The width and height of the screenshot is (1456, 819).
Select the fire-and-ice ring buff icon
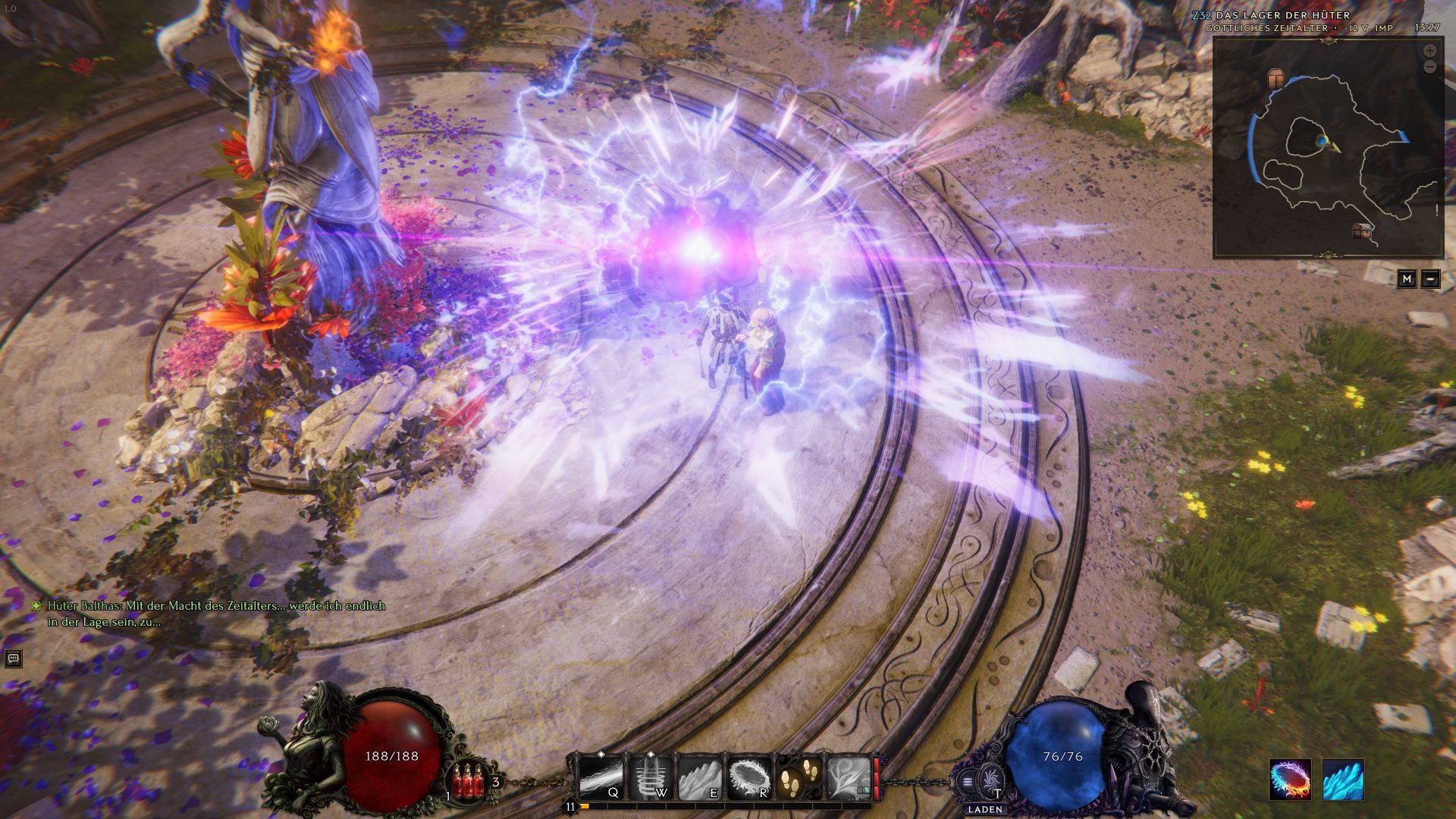tap(1290, 780)
